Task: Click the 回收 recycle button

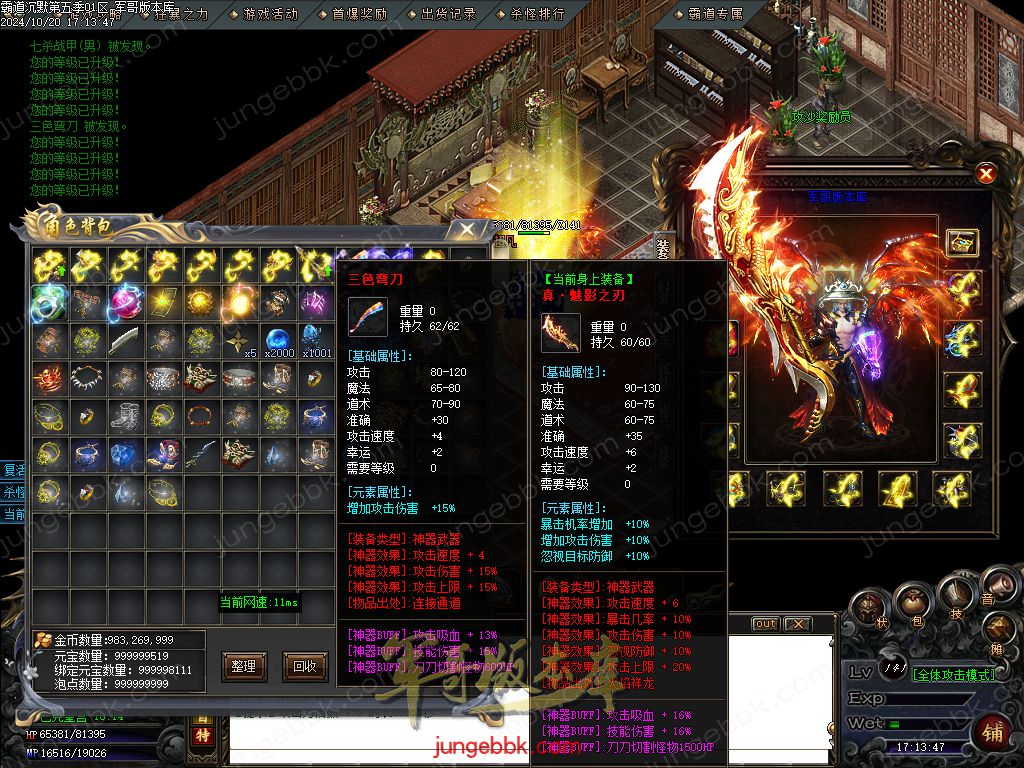Action: point(304,666)
